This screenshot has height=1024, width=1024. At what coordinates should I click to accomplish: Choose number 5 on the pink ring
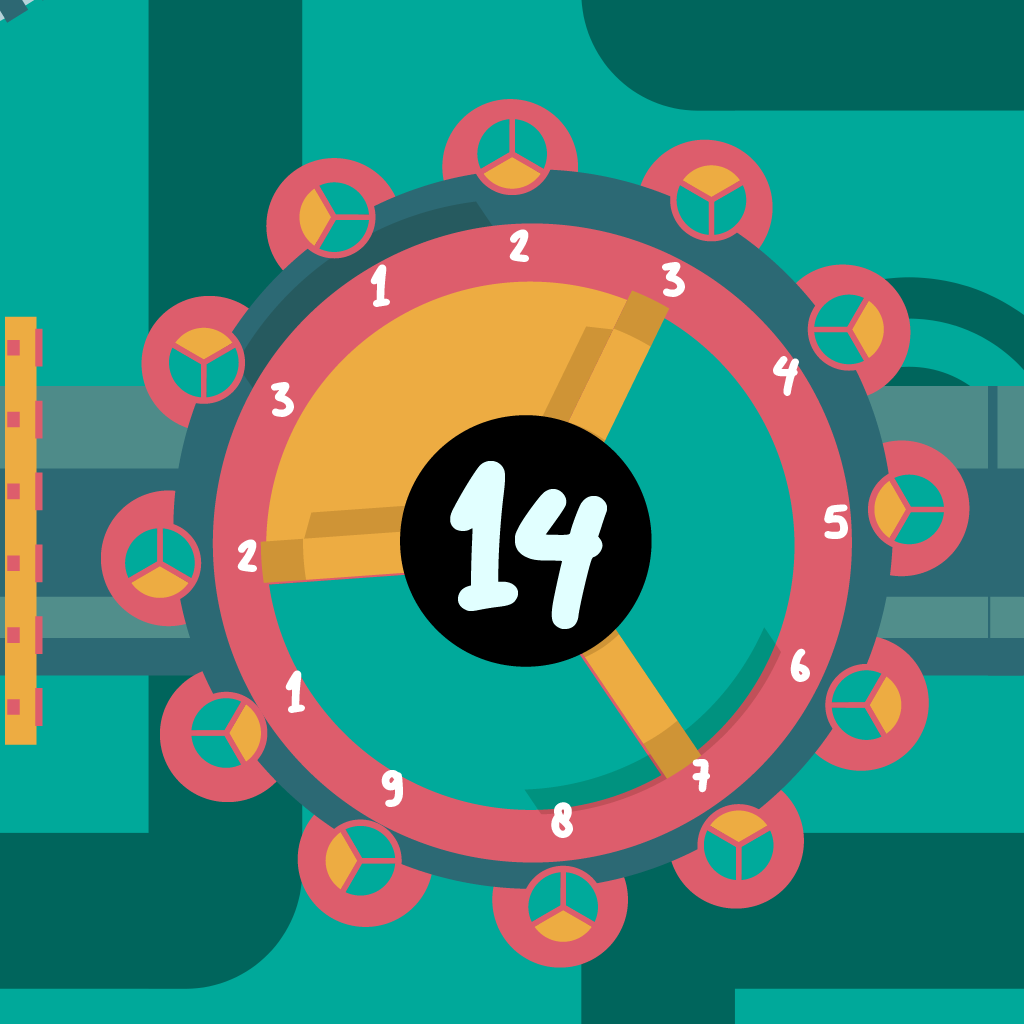(x=836, y=521)
